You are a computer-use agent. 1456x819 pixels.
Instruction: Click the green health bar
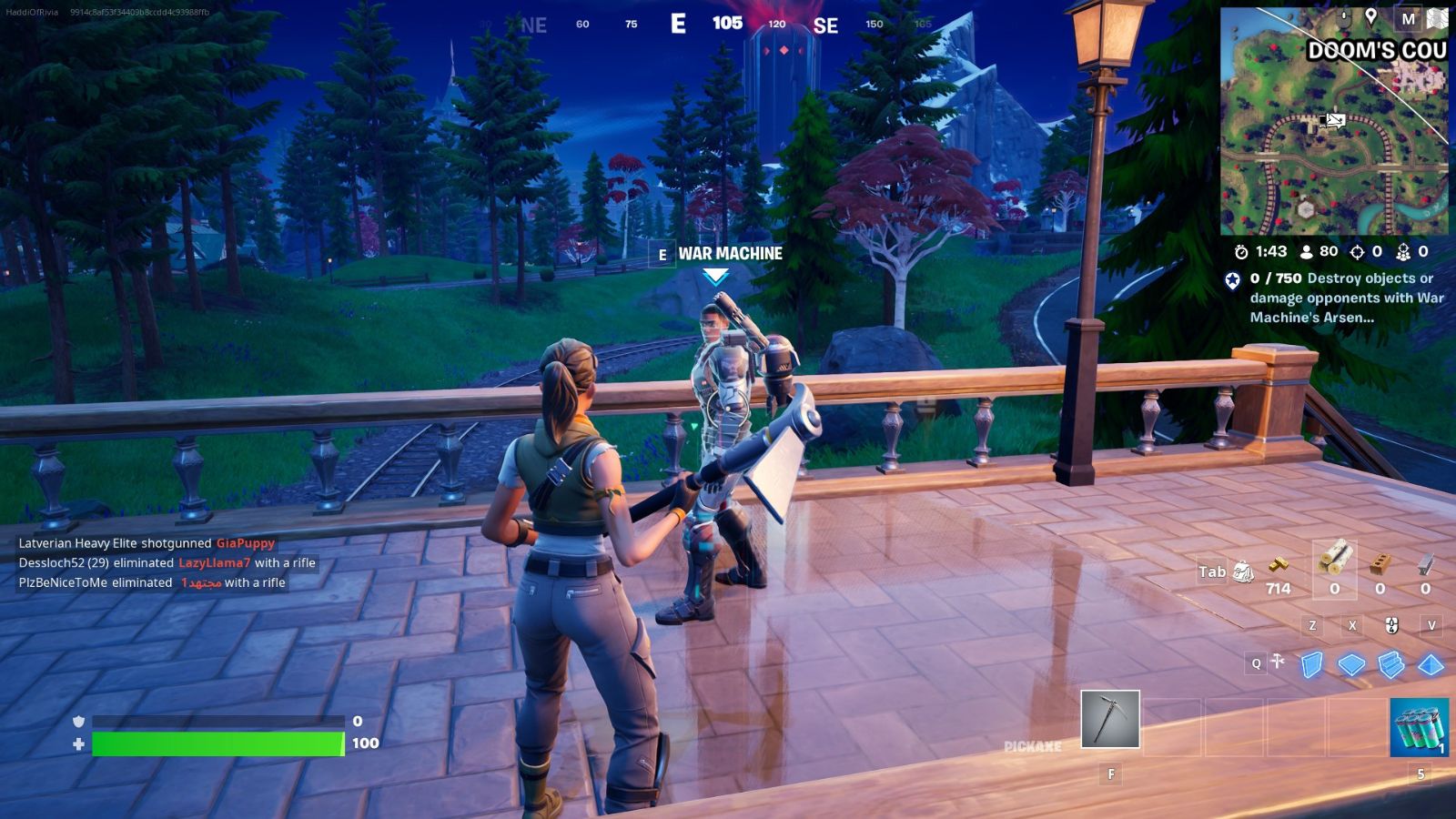click(218, 743)
